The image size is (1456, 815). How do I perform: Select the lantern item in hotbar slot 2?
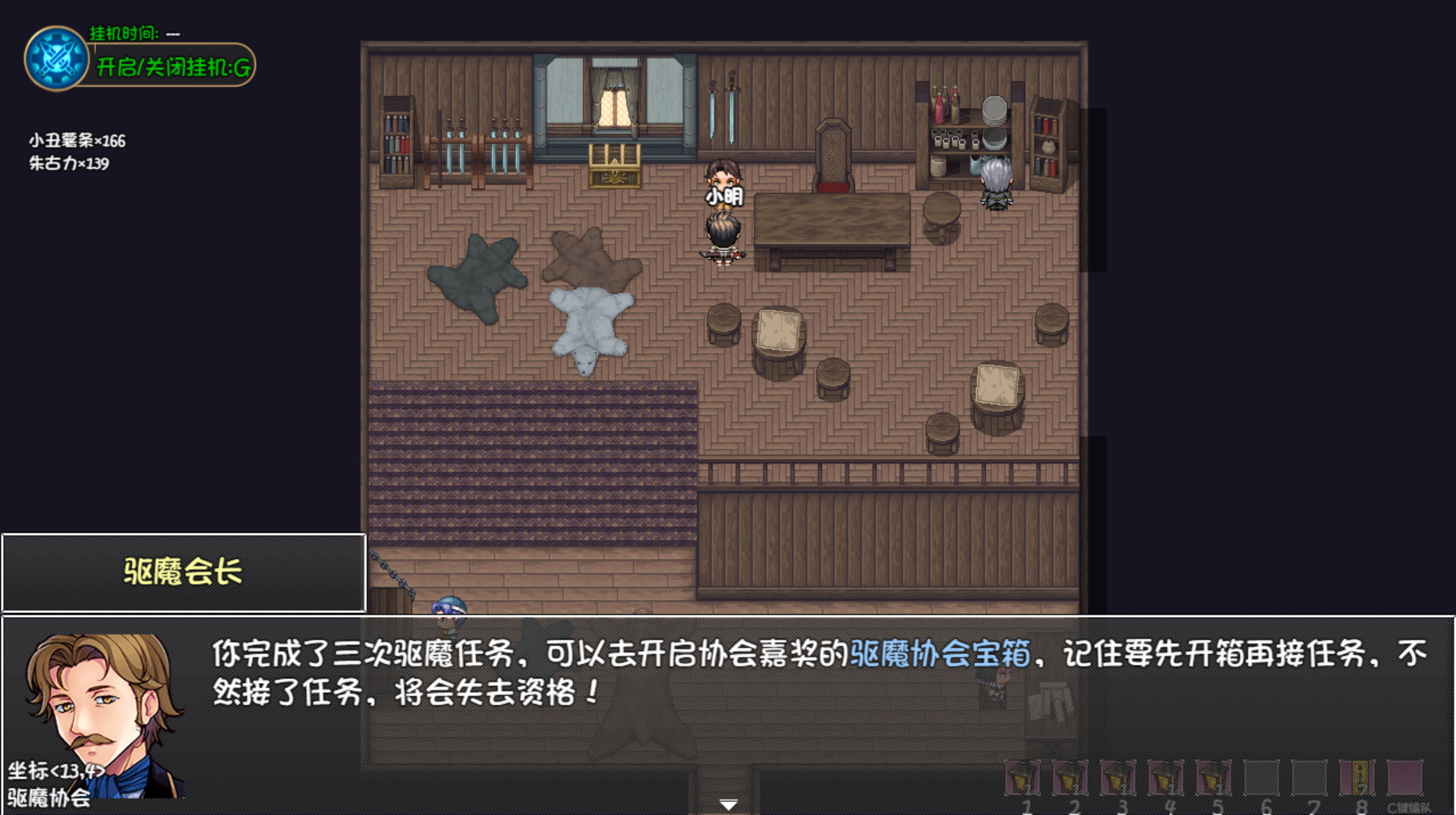(1071, 778)
